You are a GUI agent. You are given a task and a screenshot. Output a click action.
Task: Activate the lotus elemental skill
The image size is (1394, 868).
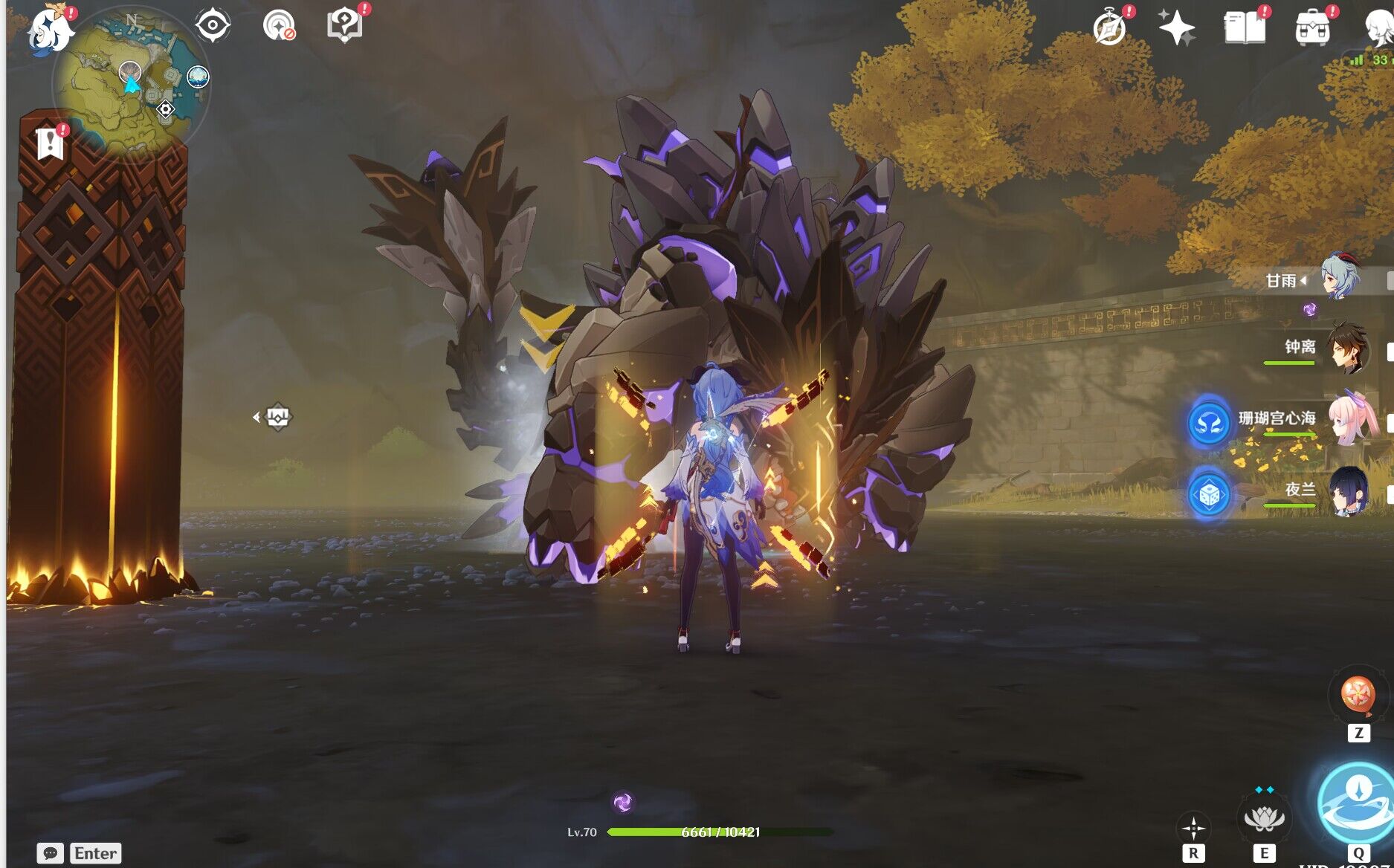pyautogui.click(x=1263, y=819)
